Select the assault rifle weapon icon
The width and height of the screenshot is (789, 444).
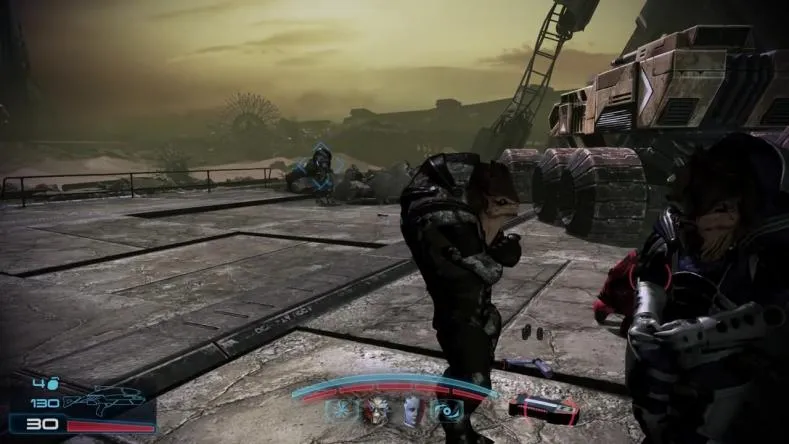[104, 401]
